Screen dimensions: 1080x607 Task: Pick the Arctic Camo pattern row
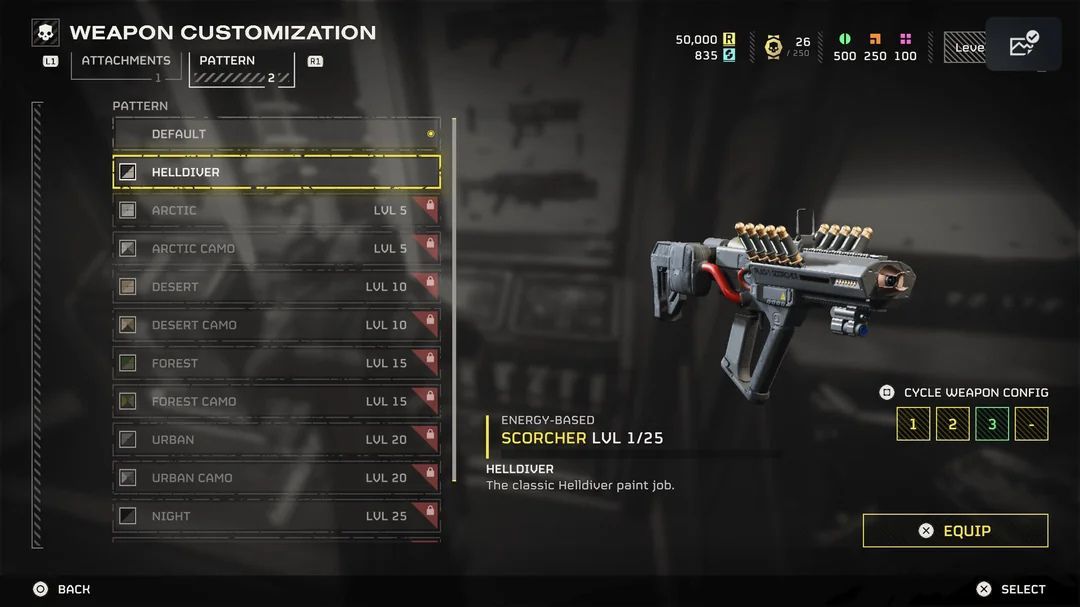276,249
